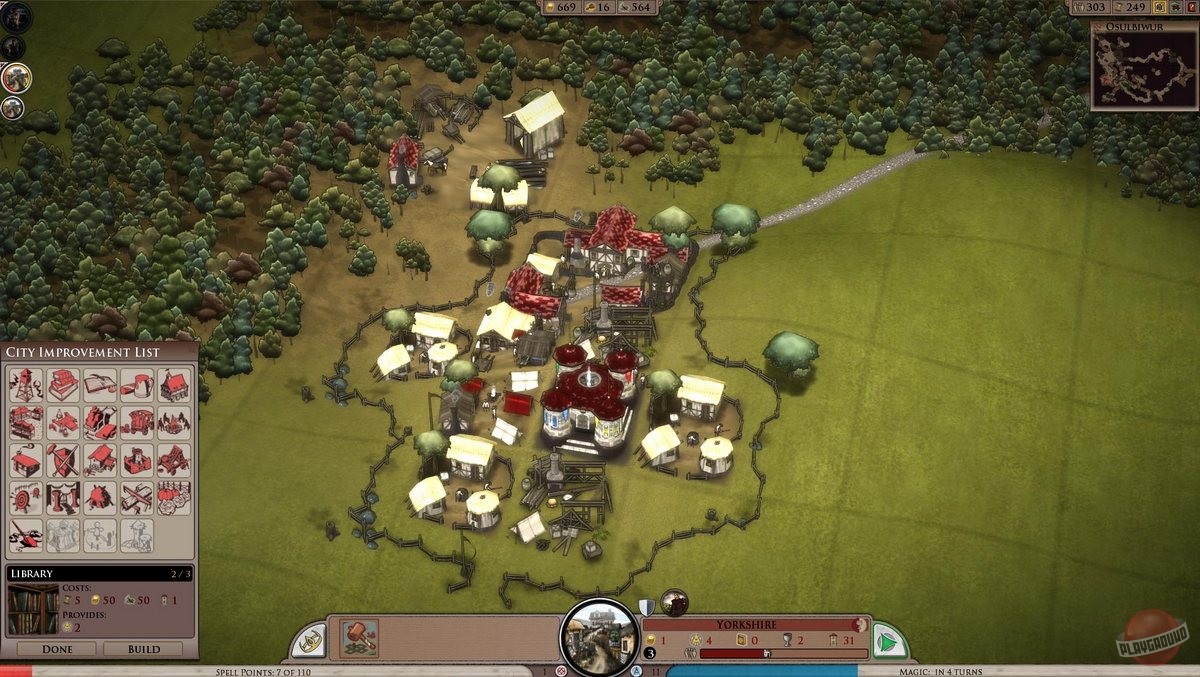The height and width of the screenshot is (677, 1200).
Task: Choose the pumpkin patch improvement
Action: (174, 497)
